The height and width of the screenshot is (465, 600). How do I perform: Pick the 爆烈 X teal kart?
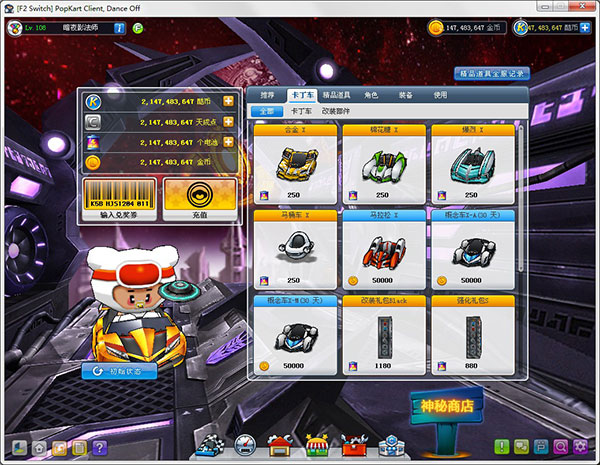471,162
